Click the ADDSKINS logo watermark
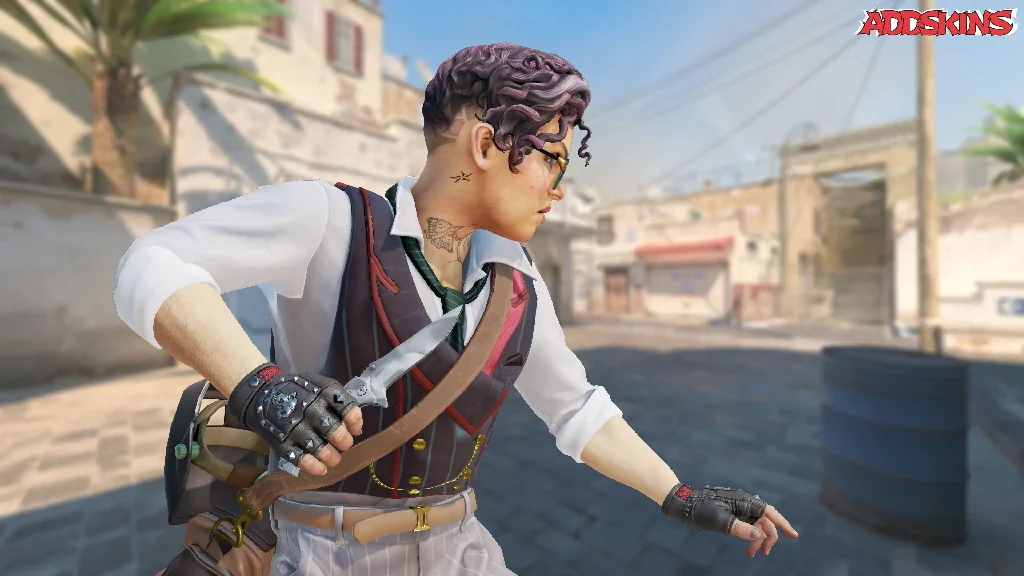 [x=936, y=22]
